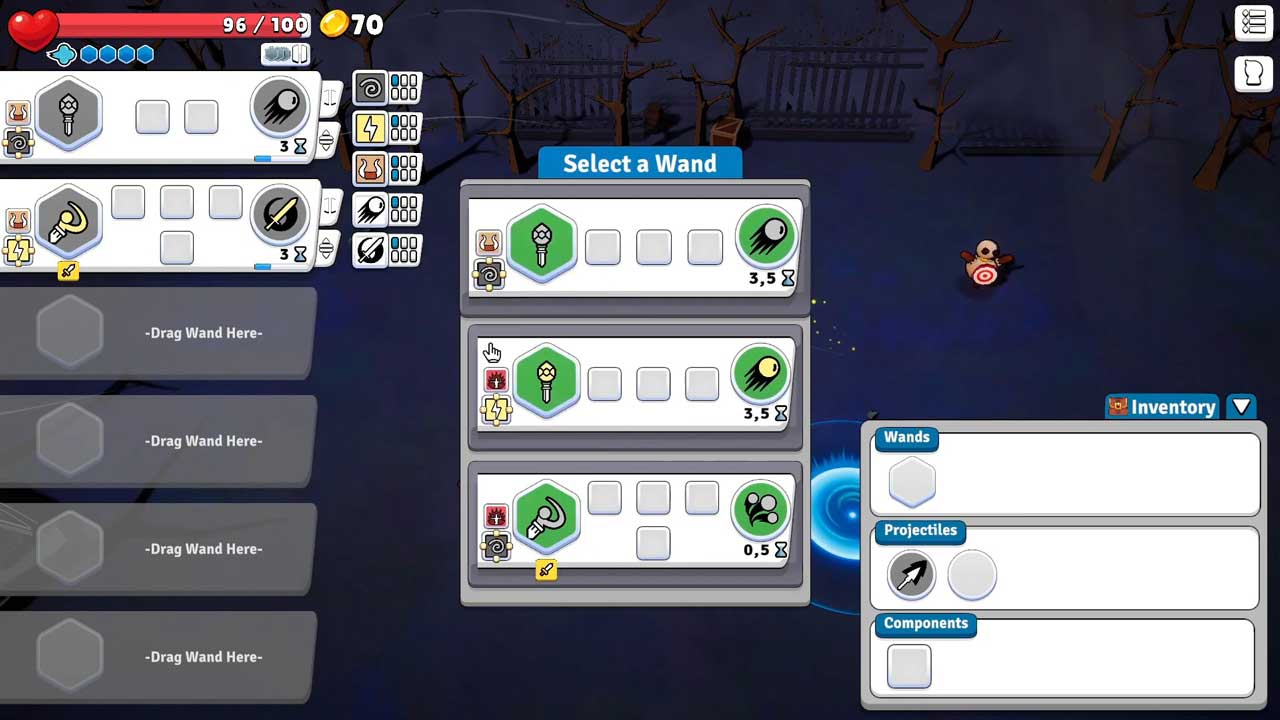Screen dimensions: 1280x720
Task: Click the equipped yellow hook wand hexagon
Action: tap(68, 223)
